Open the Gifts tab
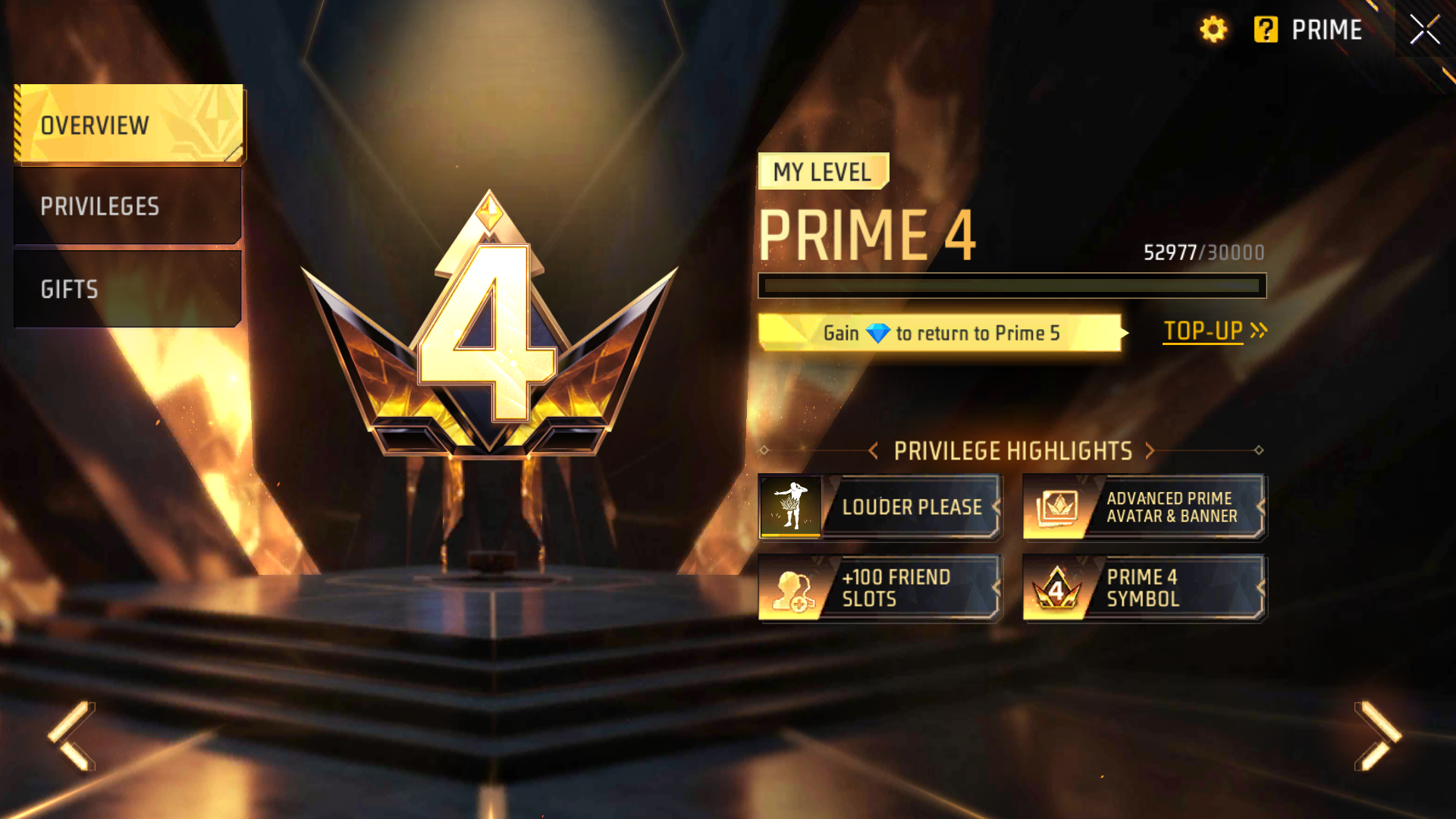 127,289
